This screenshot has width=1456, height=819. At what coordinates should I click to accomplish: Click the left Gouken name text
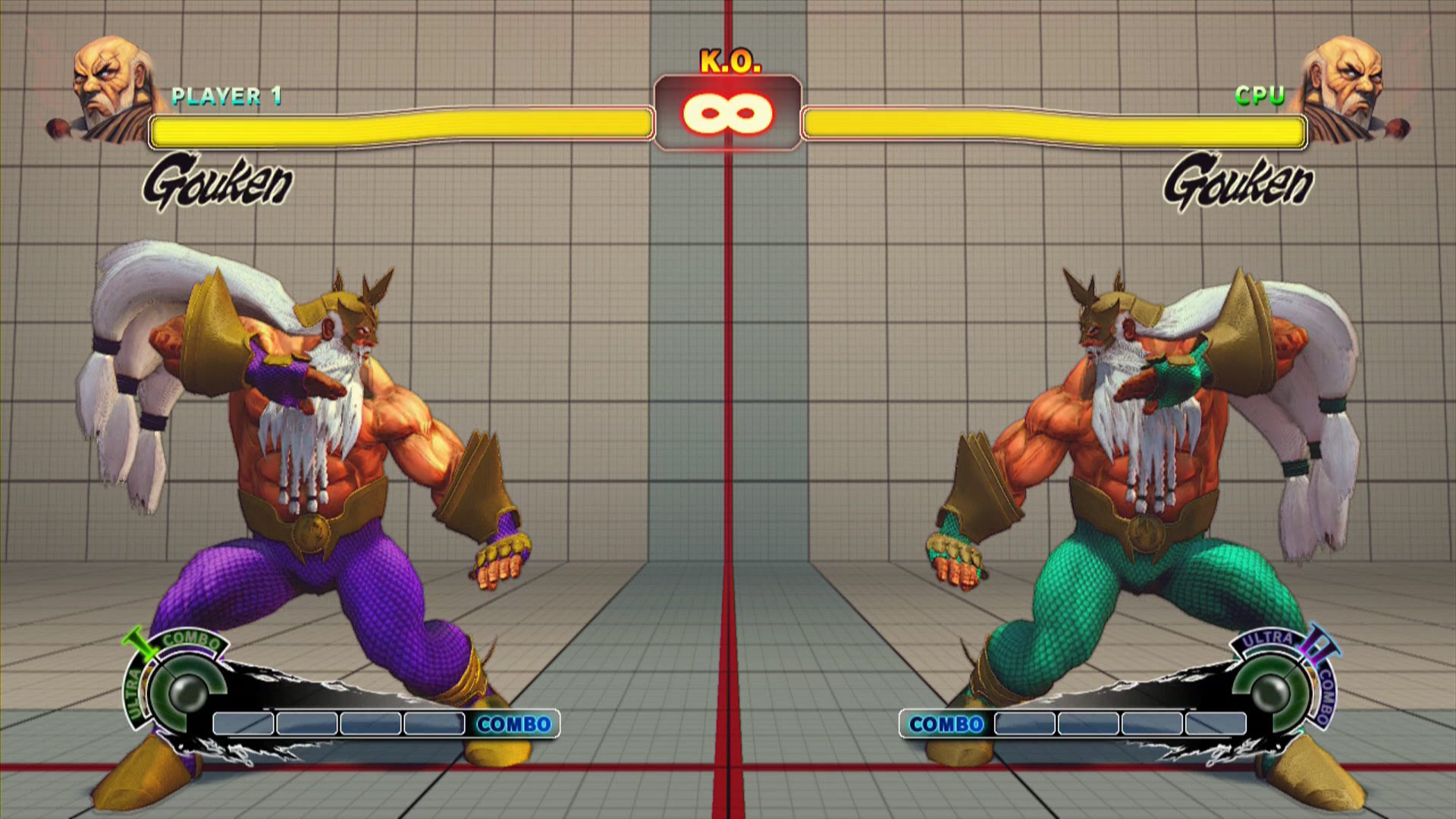[x=220, y=182]
